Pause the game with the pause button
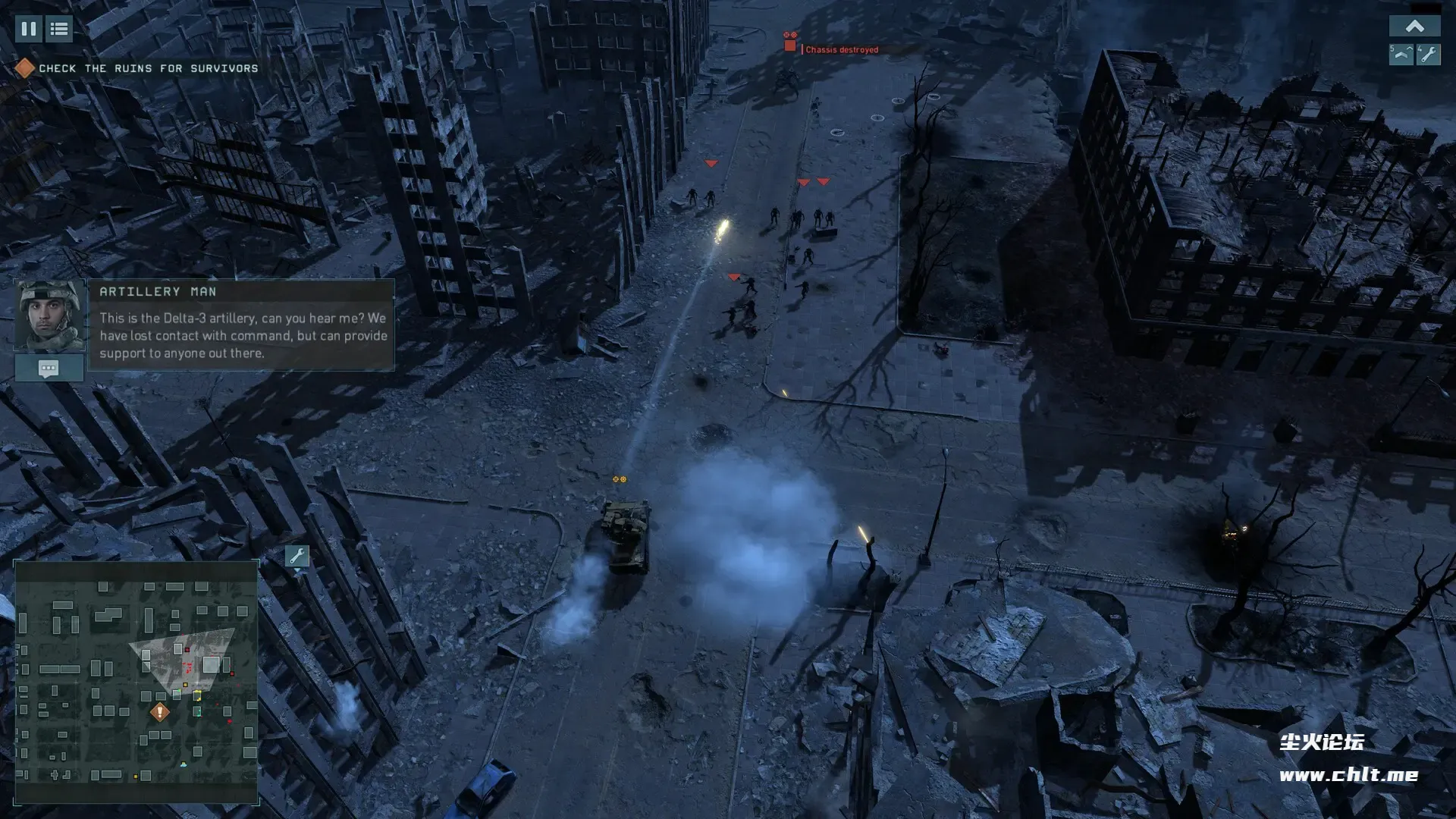 pos(28,29)
